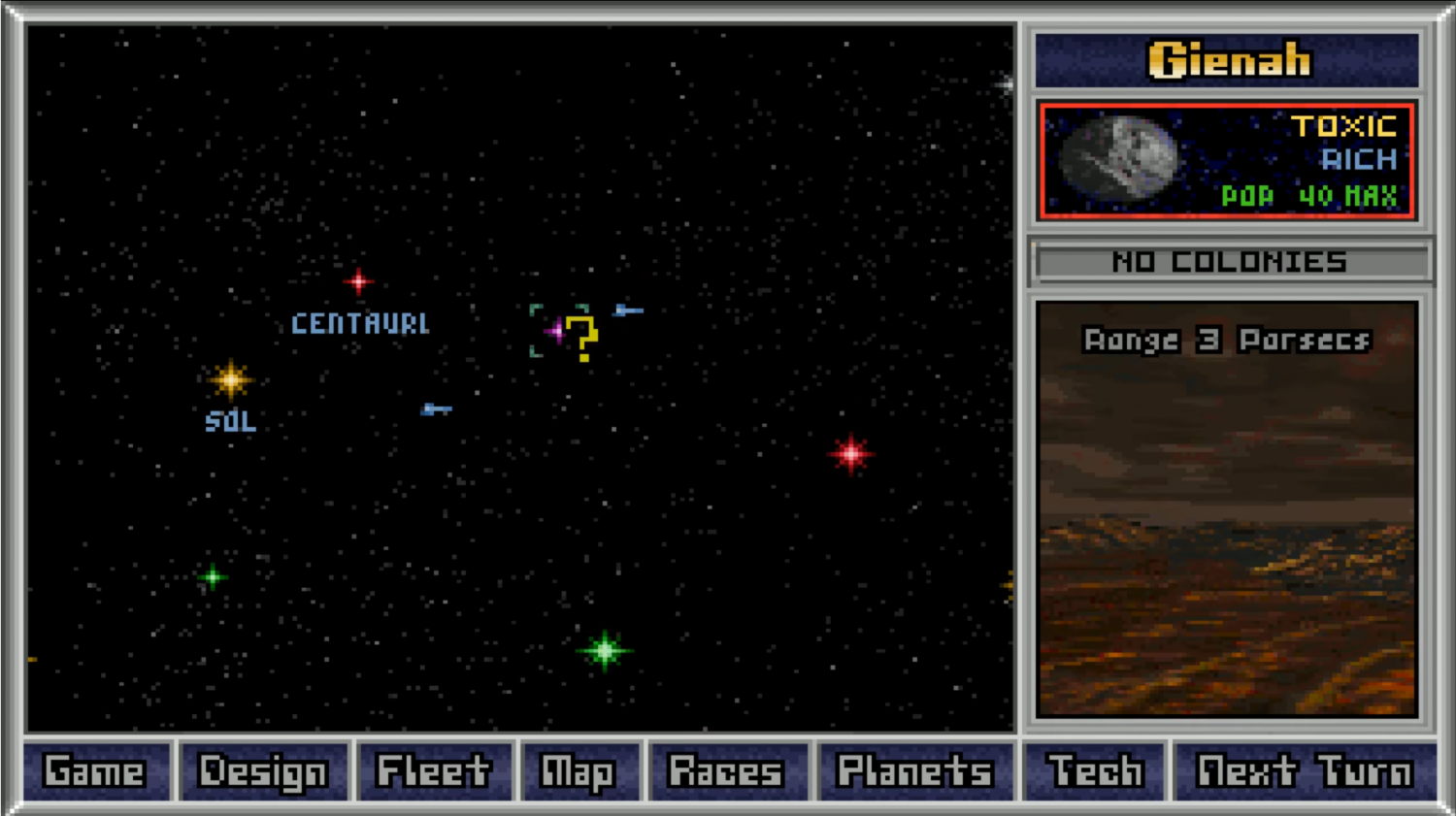Select the small green star below Sol
This screenshot has height=816, width=1456.
coord(213,577)
